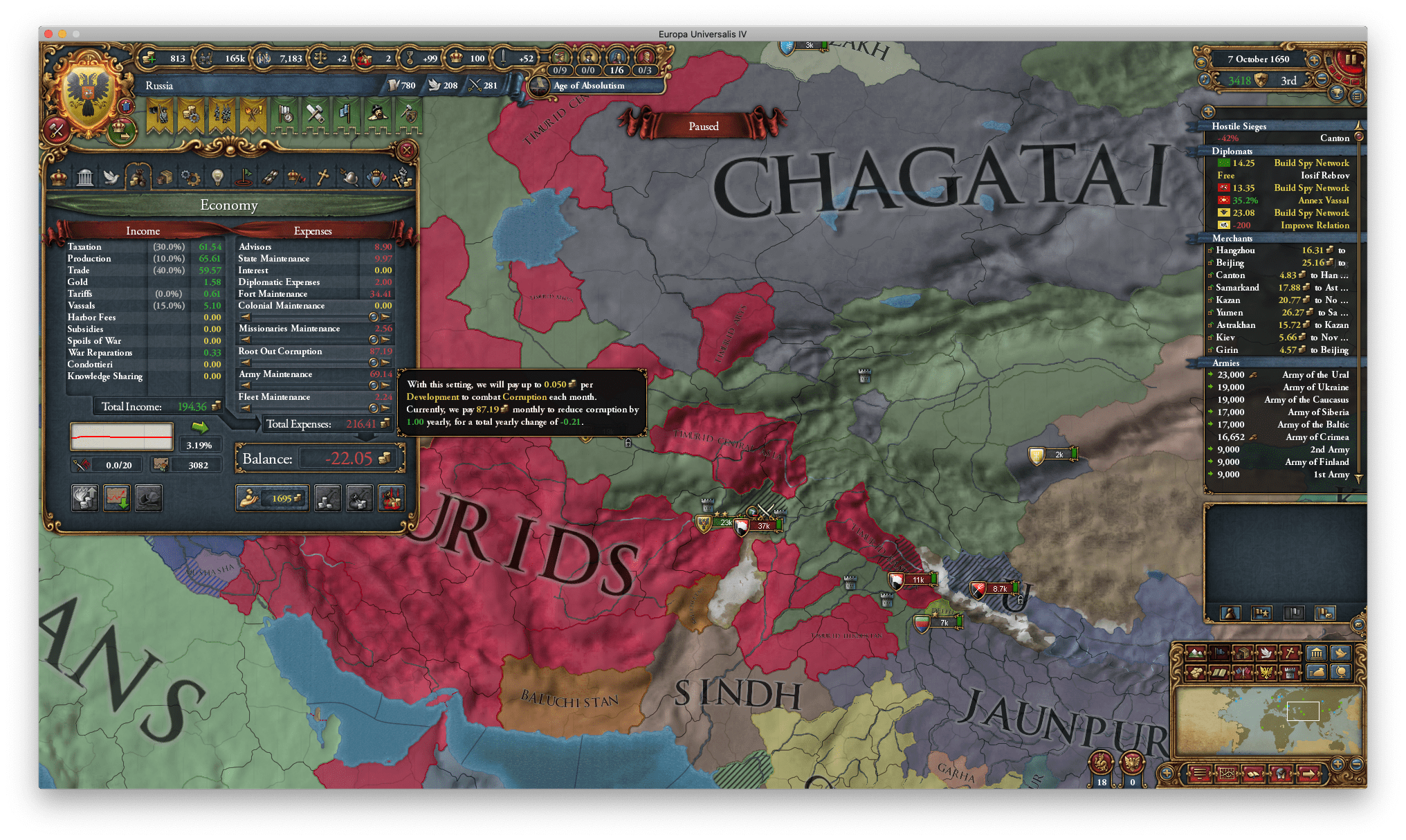Open the Technology panel via lightbulb icon
Viewport: 1406px width, 840px height.
click(219, 177)
